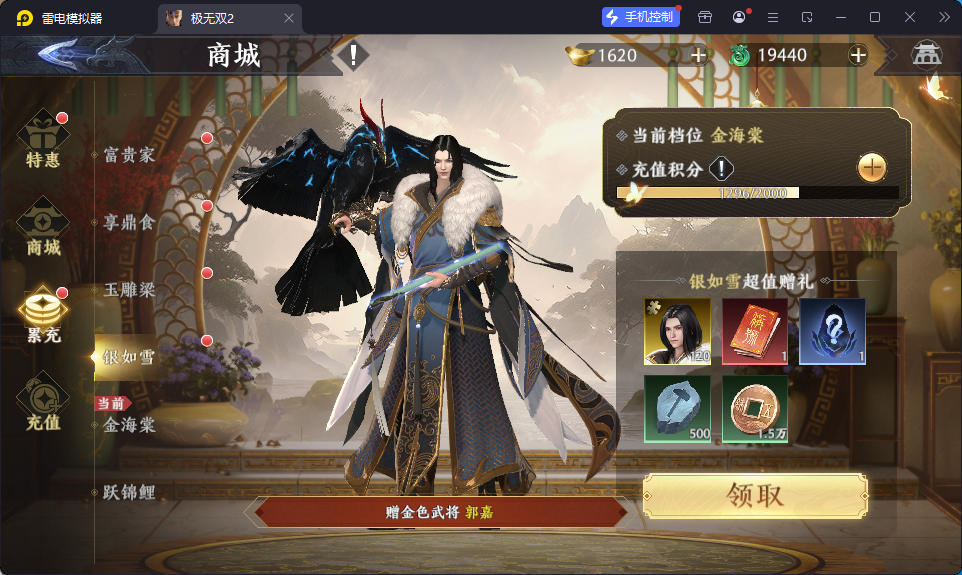
Task: Open the 金海棠 current tier
Action: [x=130, y=425]
